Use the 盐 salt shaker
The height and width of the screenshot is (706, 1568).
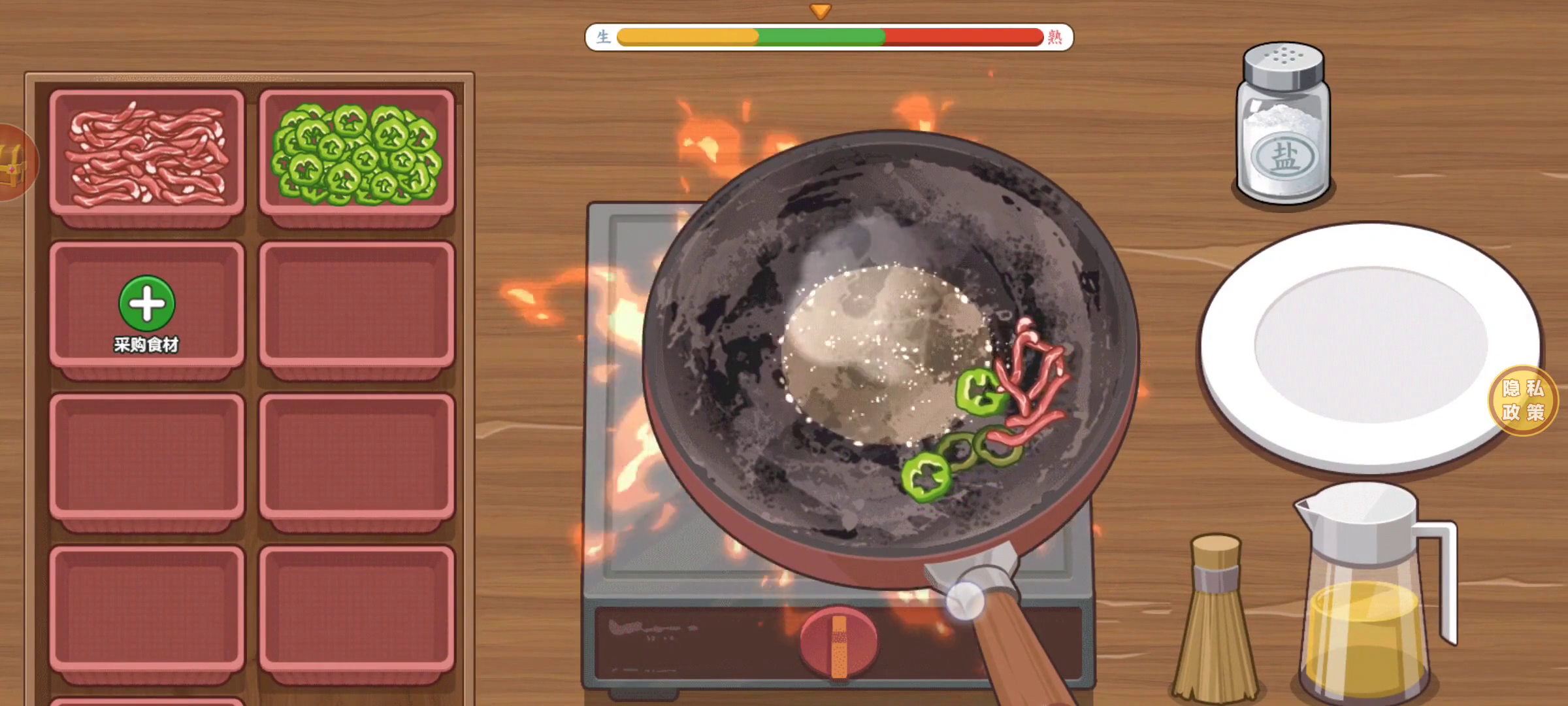click(x=1283, y=124)
